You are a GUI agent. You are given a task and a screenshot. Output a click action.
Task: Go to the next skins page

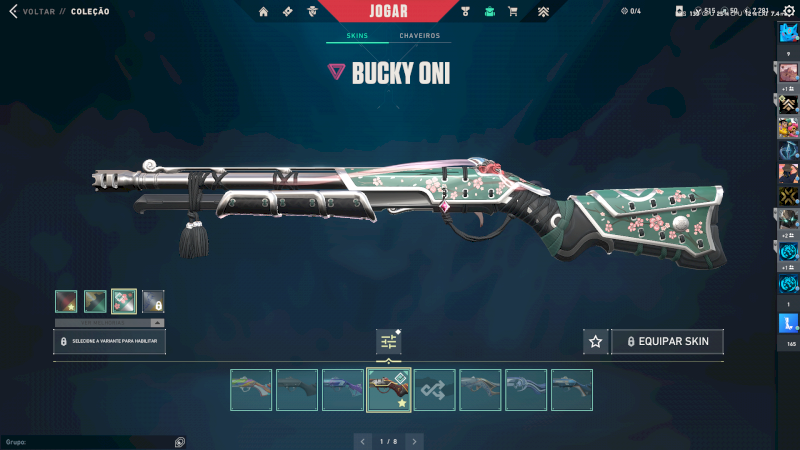(414, 440)
